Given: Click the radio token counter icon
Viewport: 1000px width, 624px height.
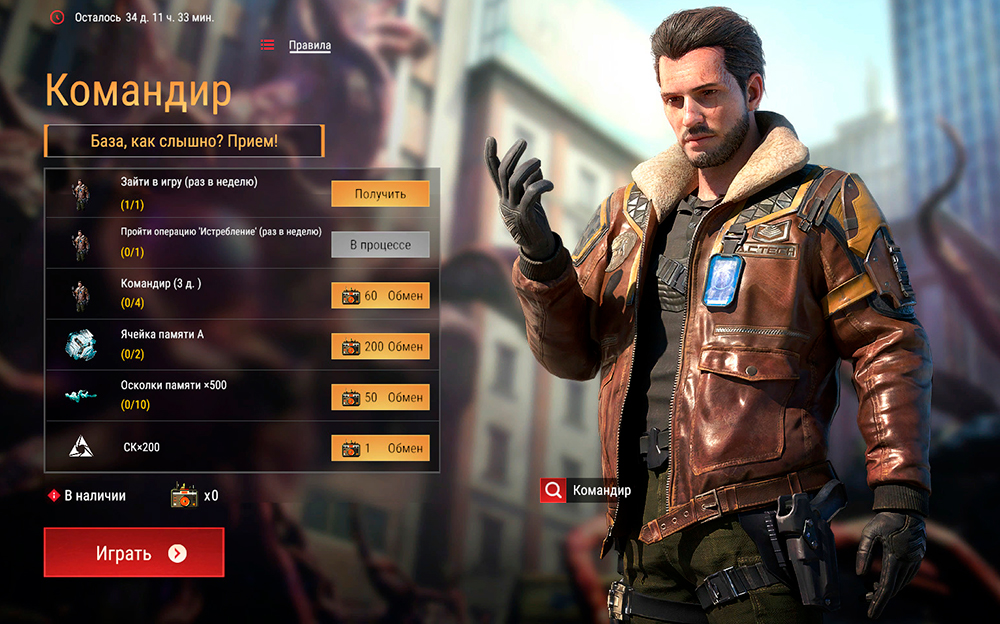Looking at the screenshot, I should click(x=184, y=495).
